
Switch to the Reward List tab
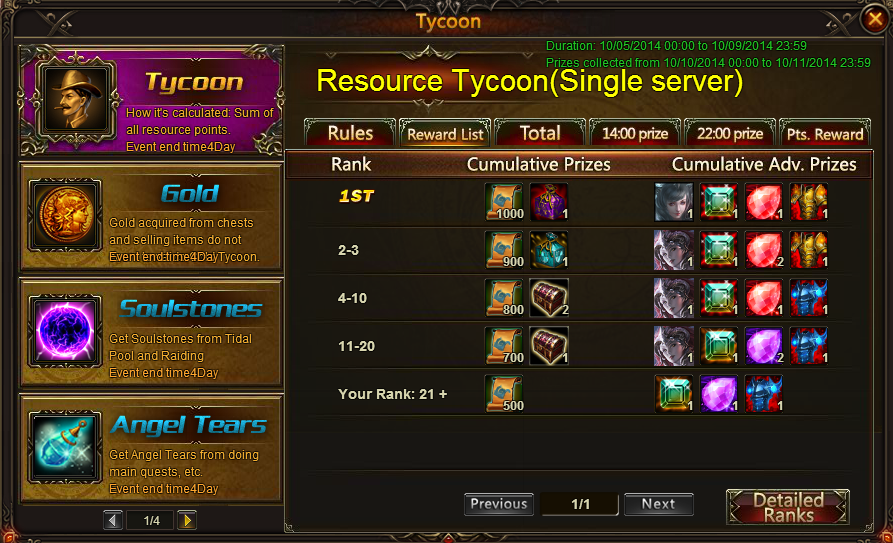pos(445,134)
